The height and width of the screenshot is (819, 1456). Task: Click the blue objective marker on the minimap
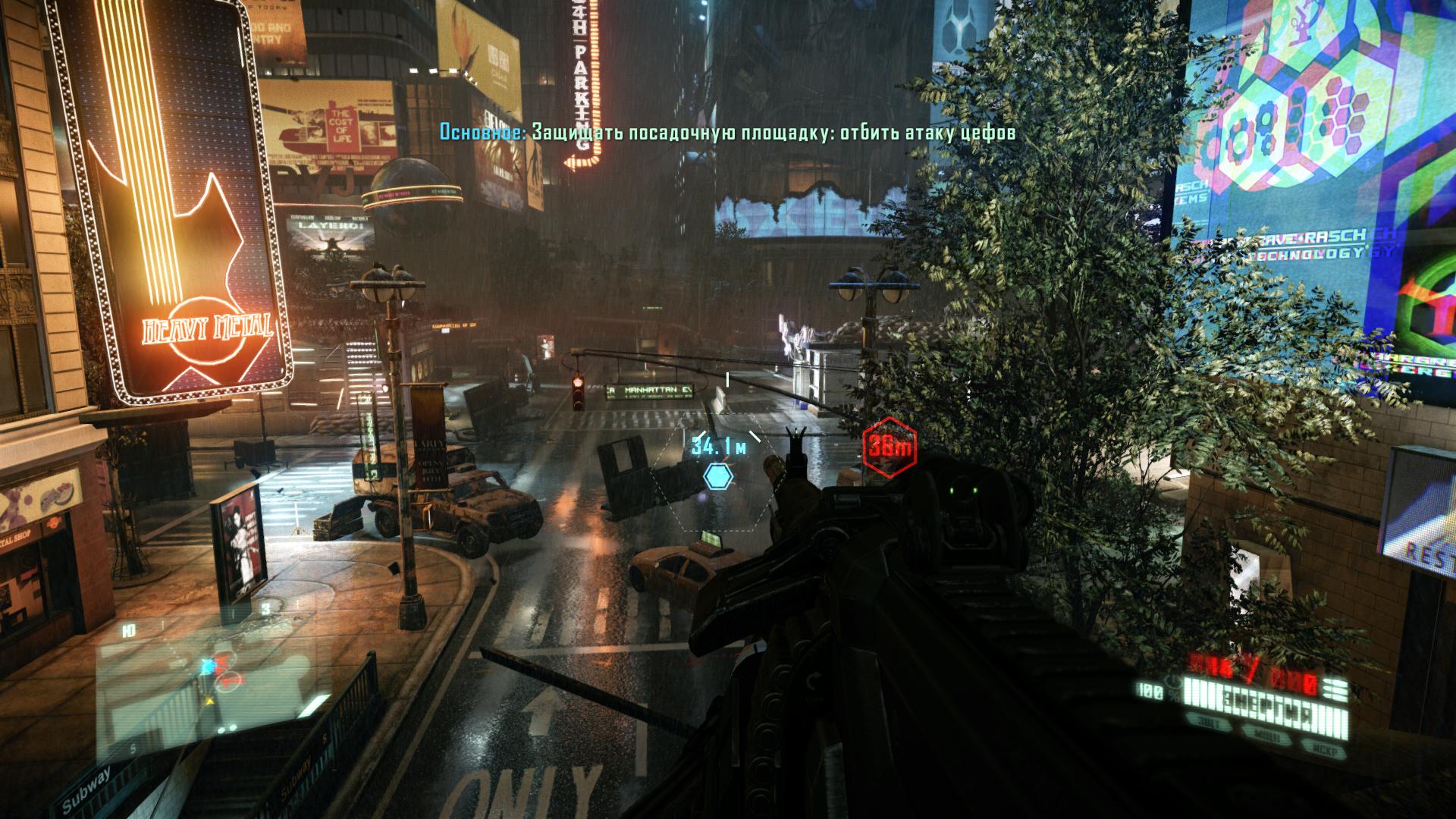point(208,665)
